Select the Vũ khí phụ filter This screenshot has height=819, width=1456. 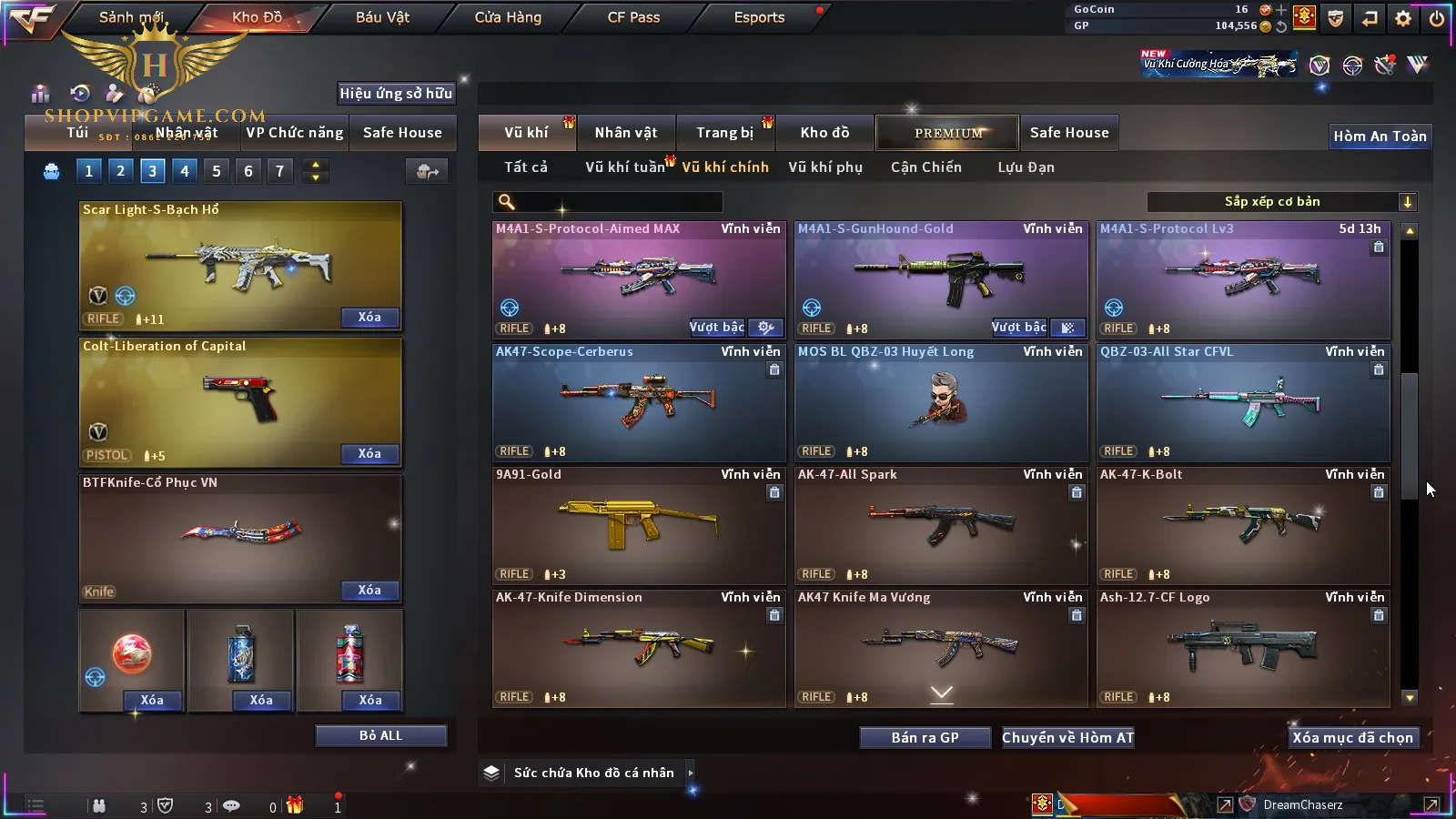point(825,167)
